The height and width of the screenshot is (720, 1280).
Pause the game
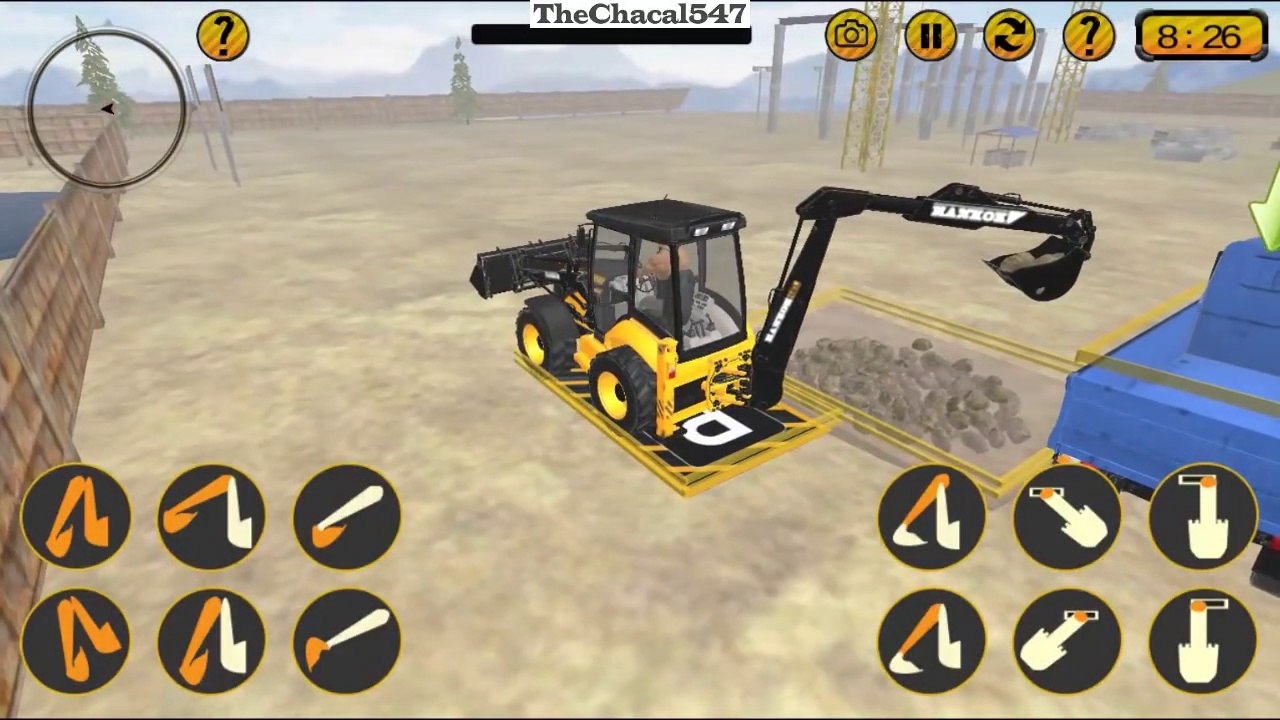[x=930, y=36]
